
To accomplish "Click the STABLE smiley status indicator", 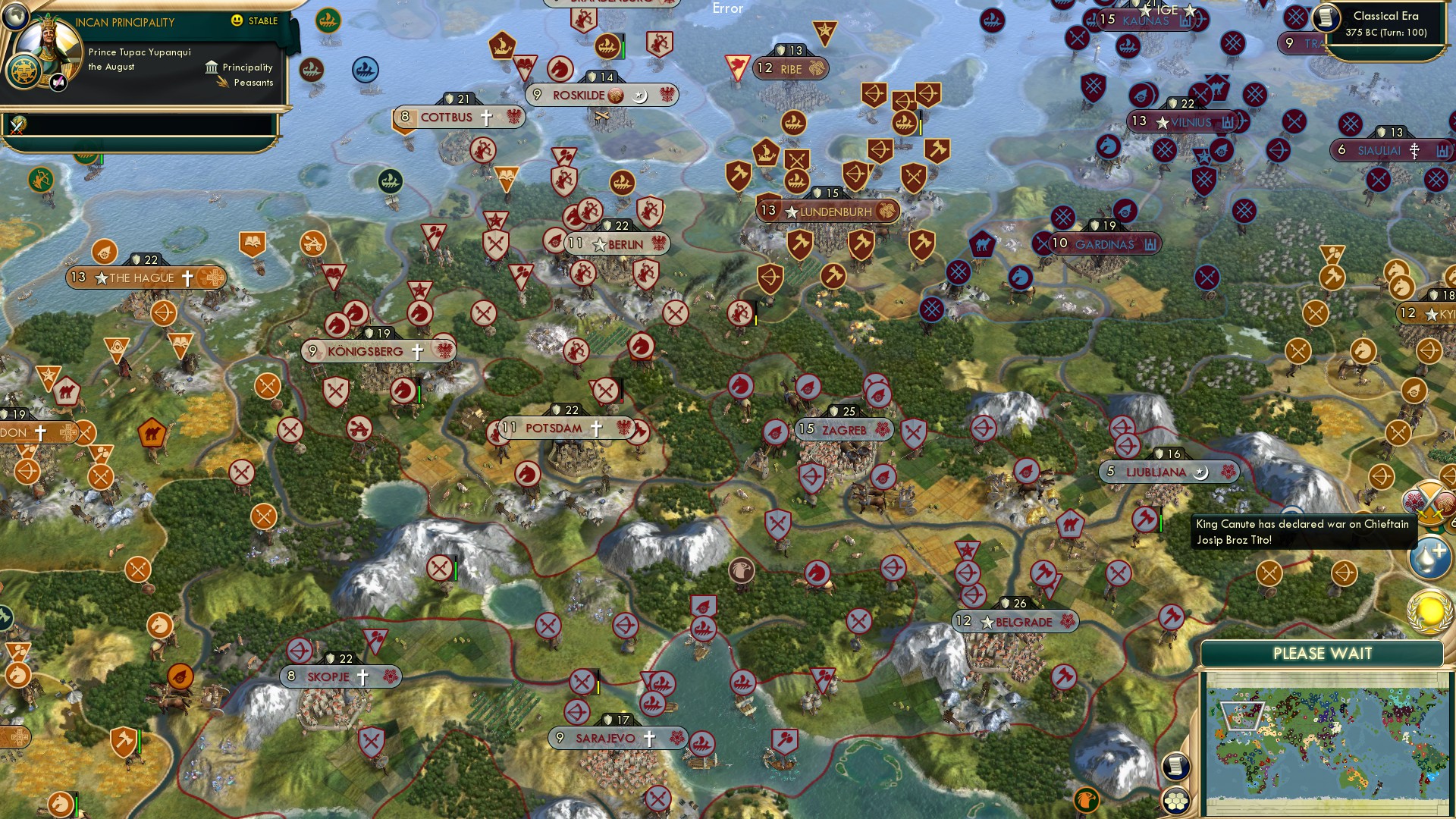I will (x=237, y=20).
